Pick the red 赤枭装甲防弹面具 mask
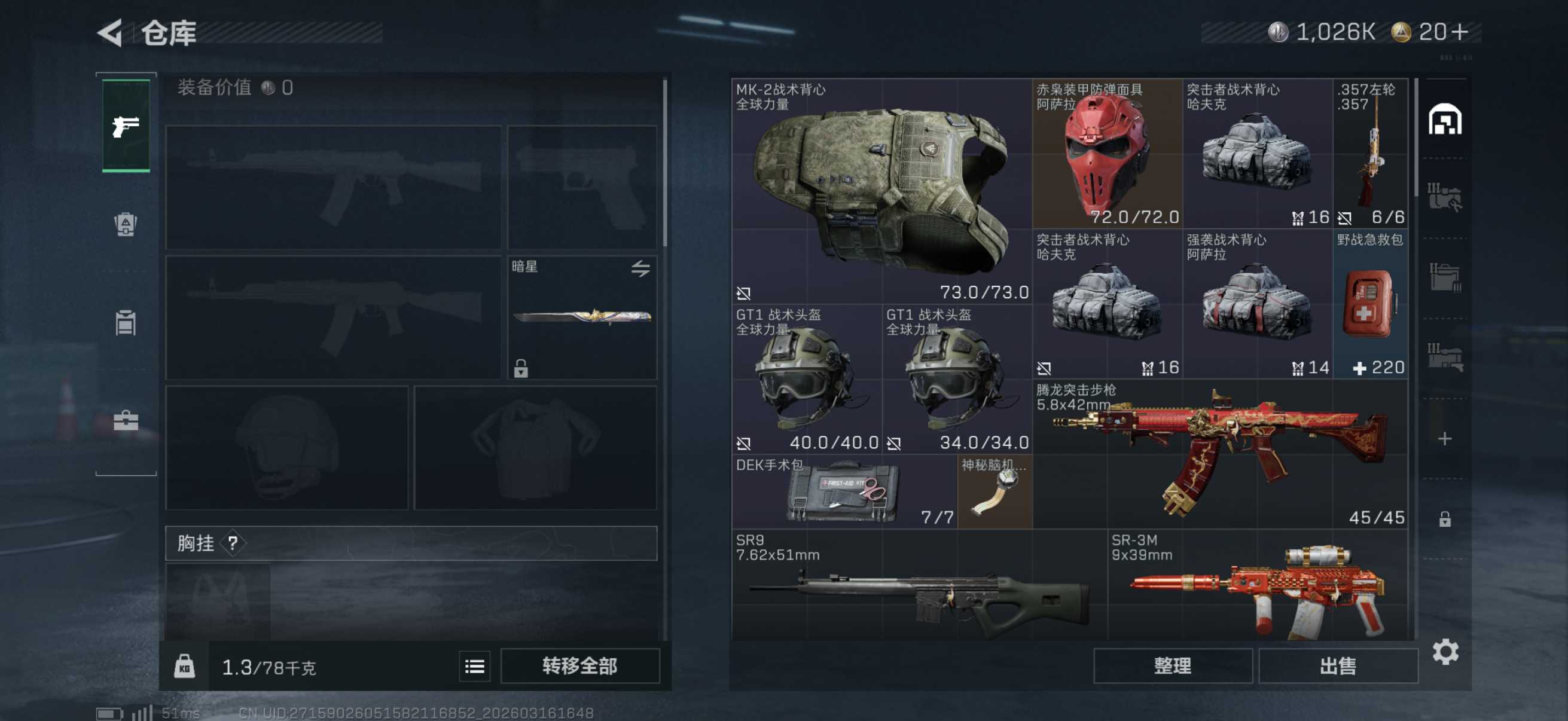 click(1106, 153)
